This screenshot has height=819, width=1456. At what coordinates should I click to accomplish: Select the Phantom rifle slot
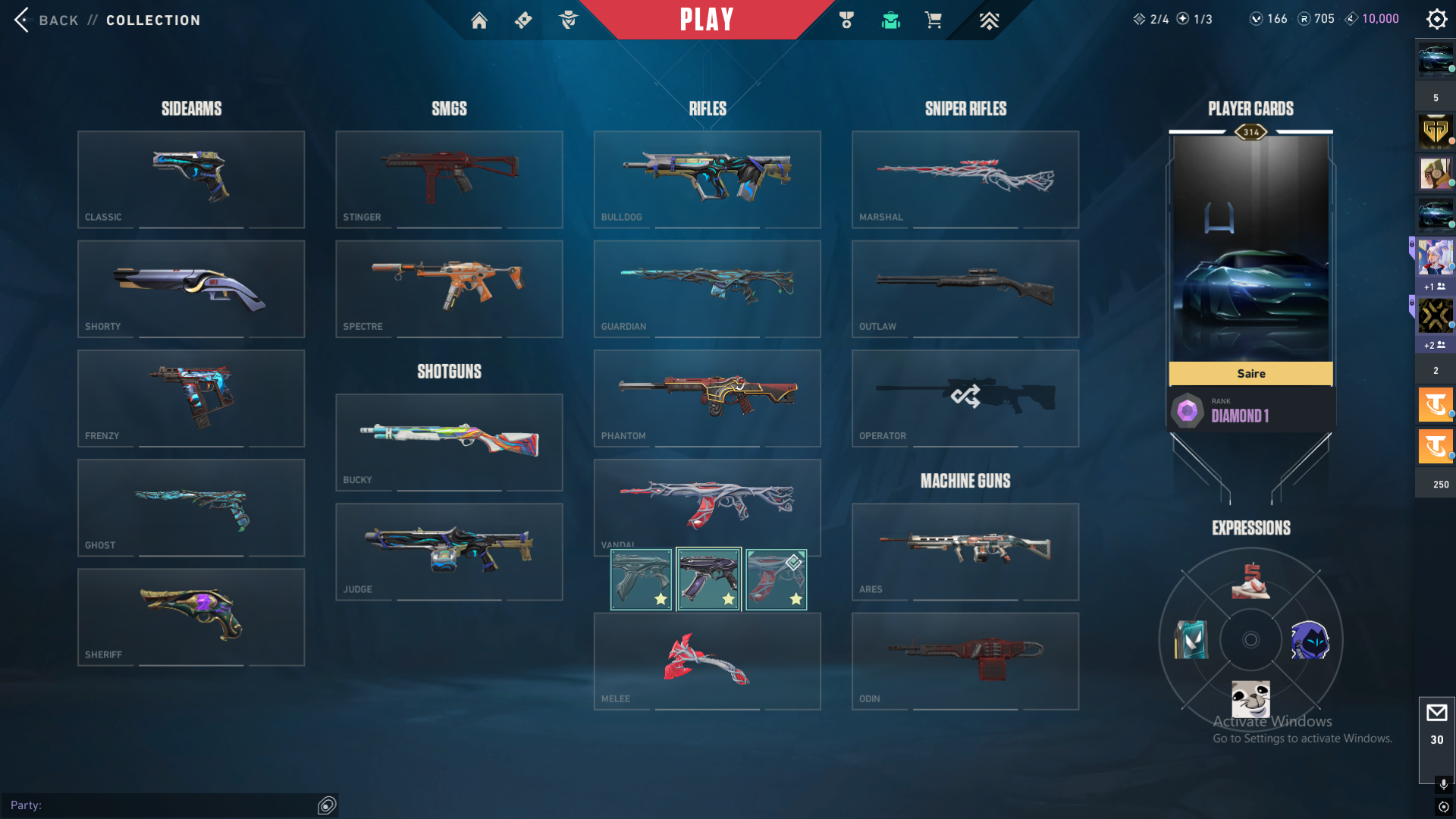pos(707,397)
